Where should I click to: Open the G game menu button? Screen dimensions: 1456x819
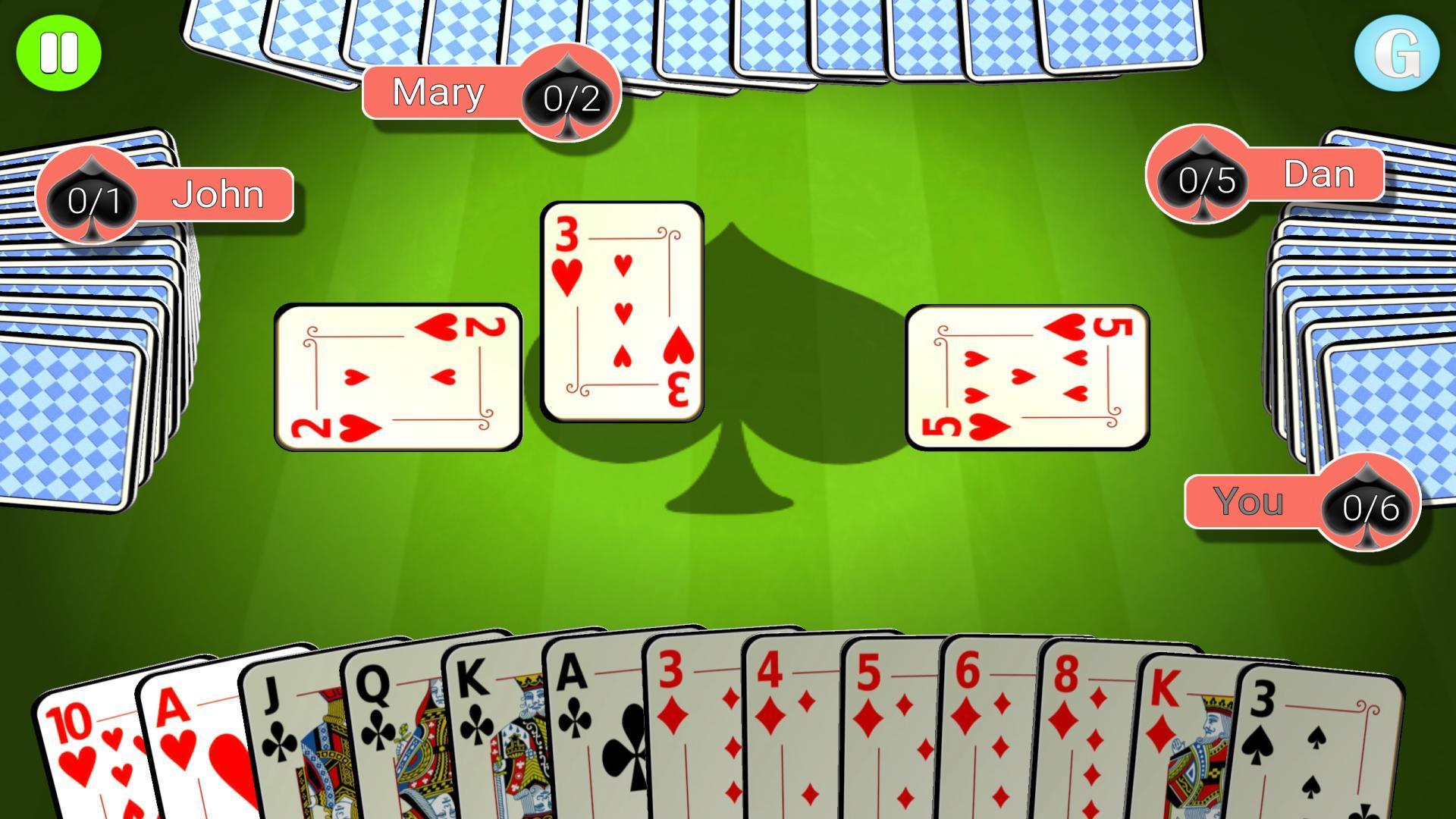(1398, 52)
